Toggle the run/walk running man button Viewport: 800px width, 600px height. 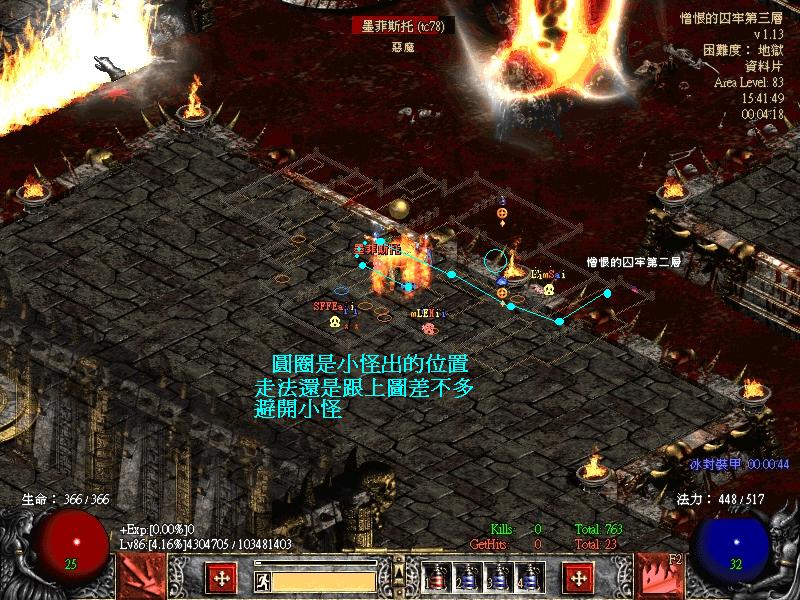pos(262,579)
